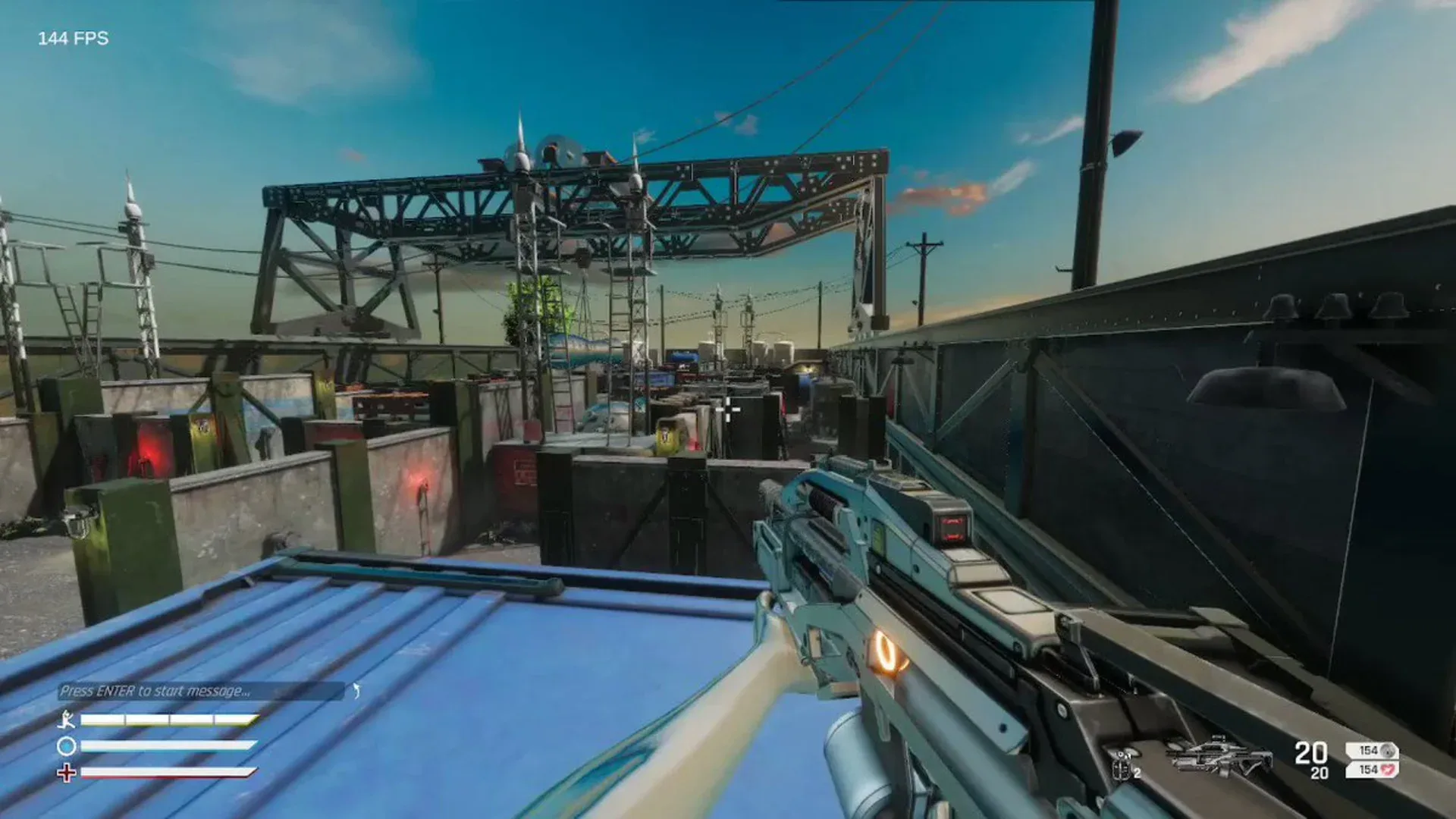Click the small arrow icon beside the chat bar
Screen dimensions: 1456x819
coord(356,690)
